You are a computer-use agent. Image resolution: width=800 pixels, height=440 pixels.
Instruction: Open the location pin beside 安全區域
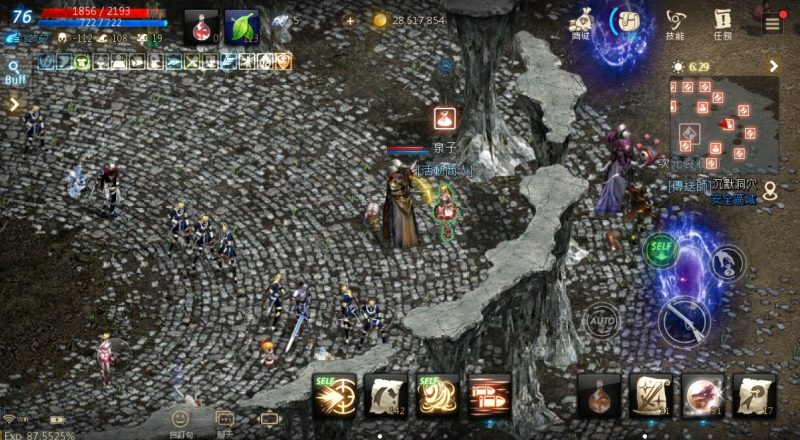[769, 193]
